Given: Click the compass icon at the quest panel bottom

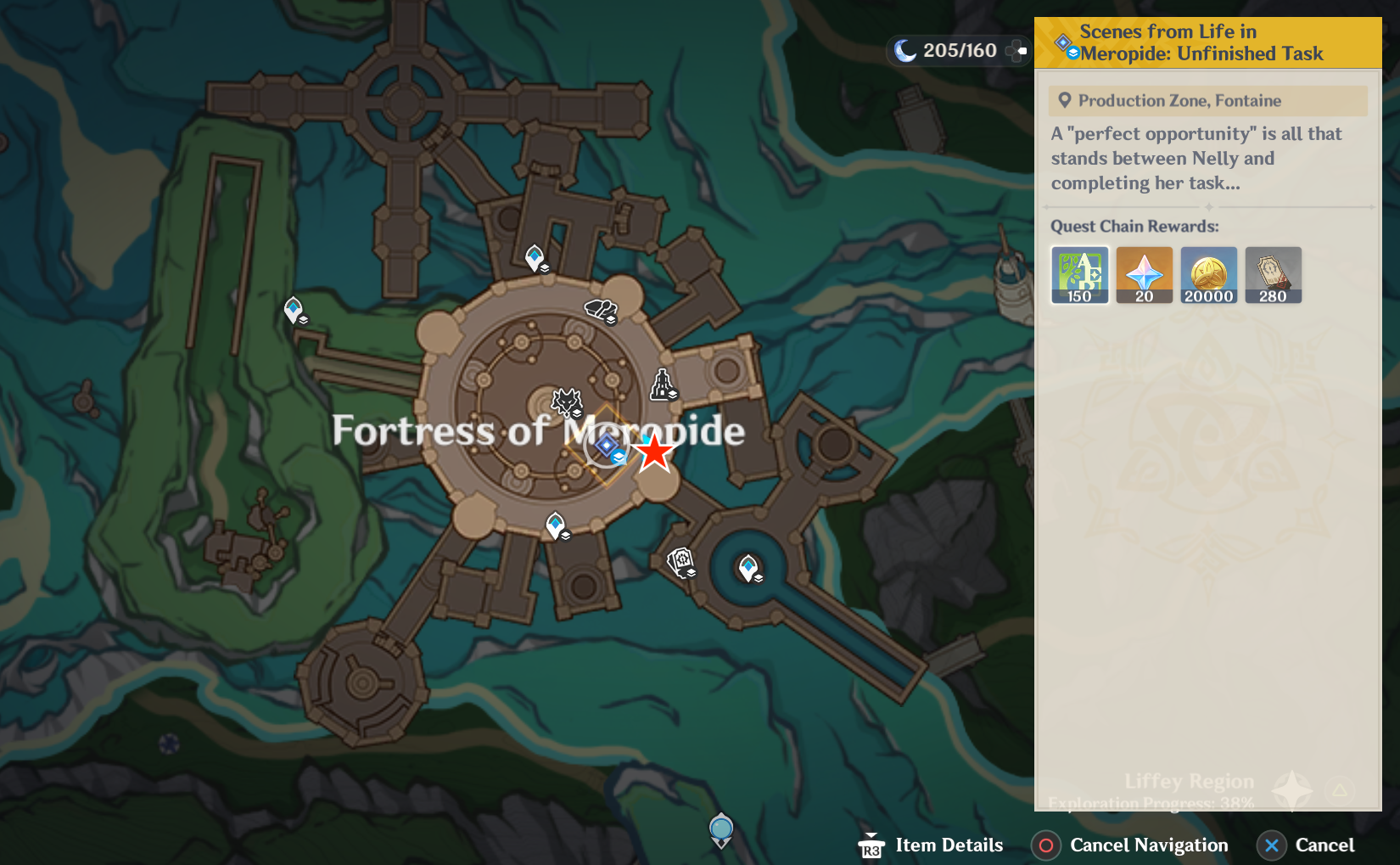Looking at the screenshot, I should (1291, 790).
